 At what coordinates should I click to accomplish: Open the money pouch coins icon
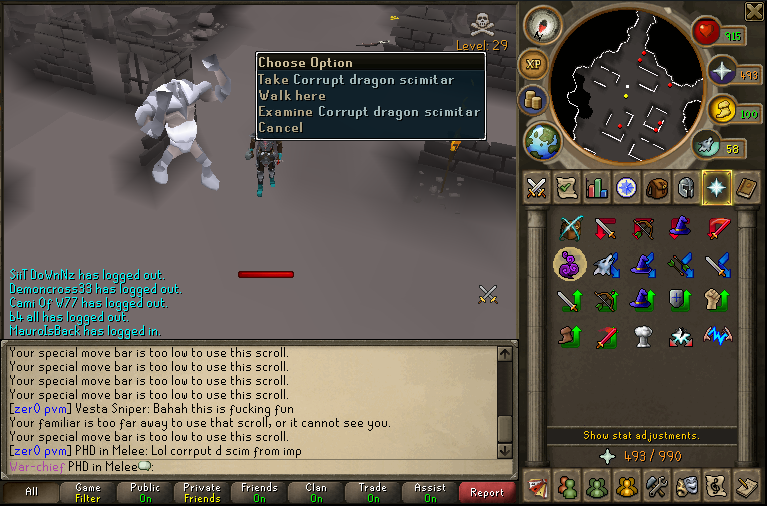(532, 100)
